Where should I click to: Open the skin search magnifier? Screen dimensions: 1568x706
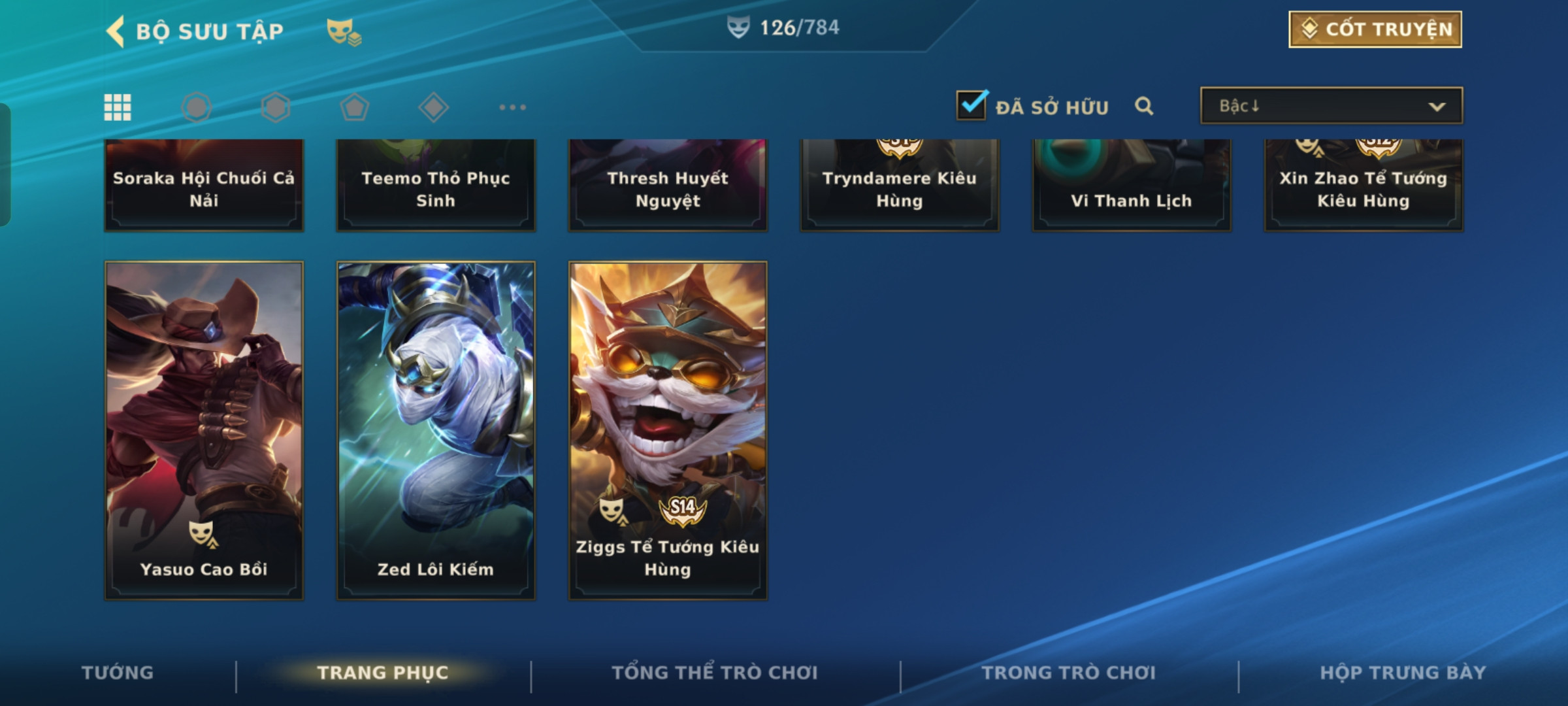[1143, 106]
